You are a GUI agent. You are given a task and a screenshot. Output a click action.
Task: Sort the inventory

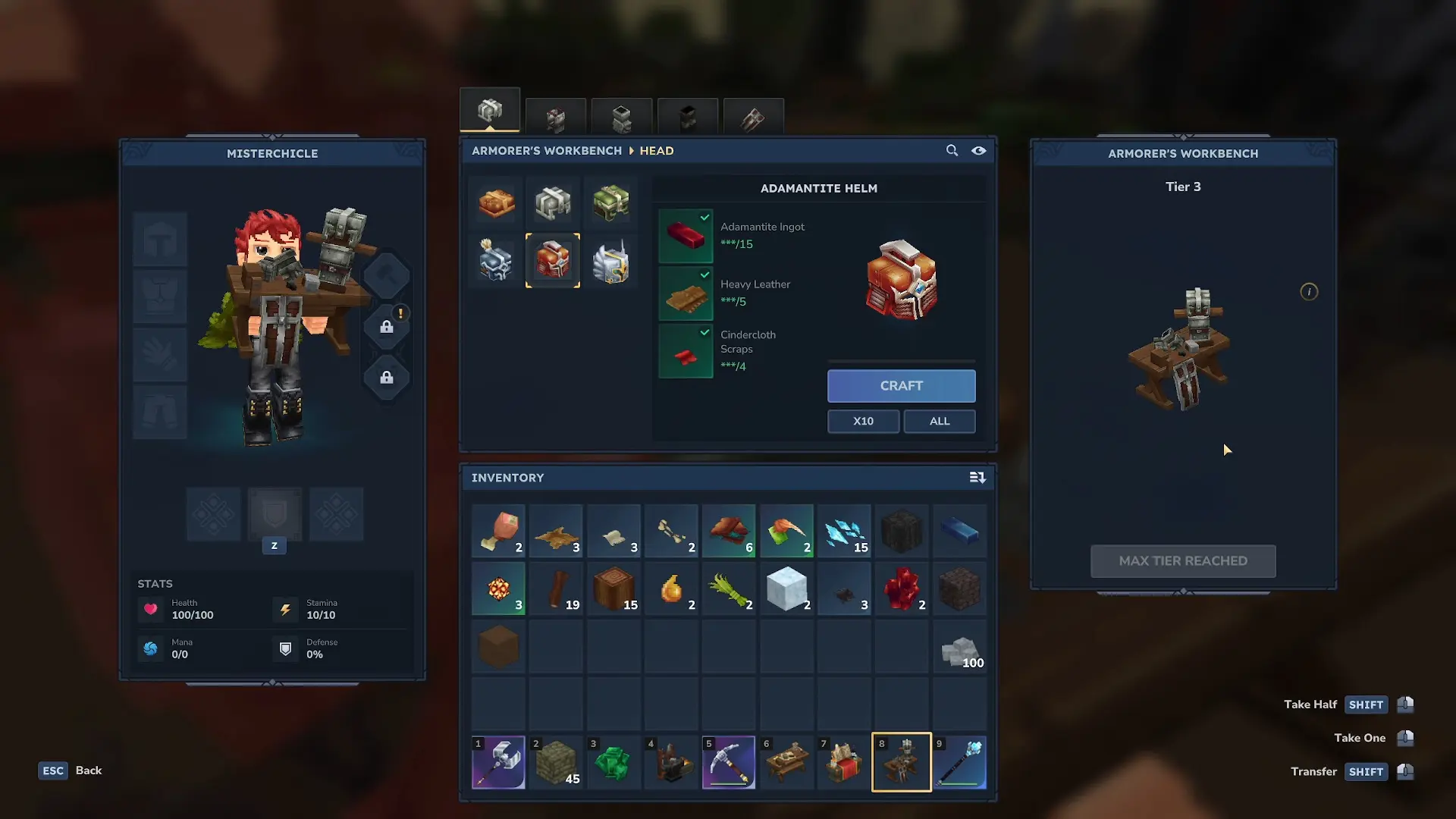[977, 478]
